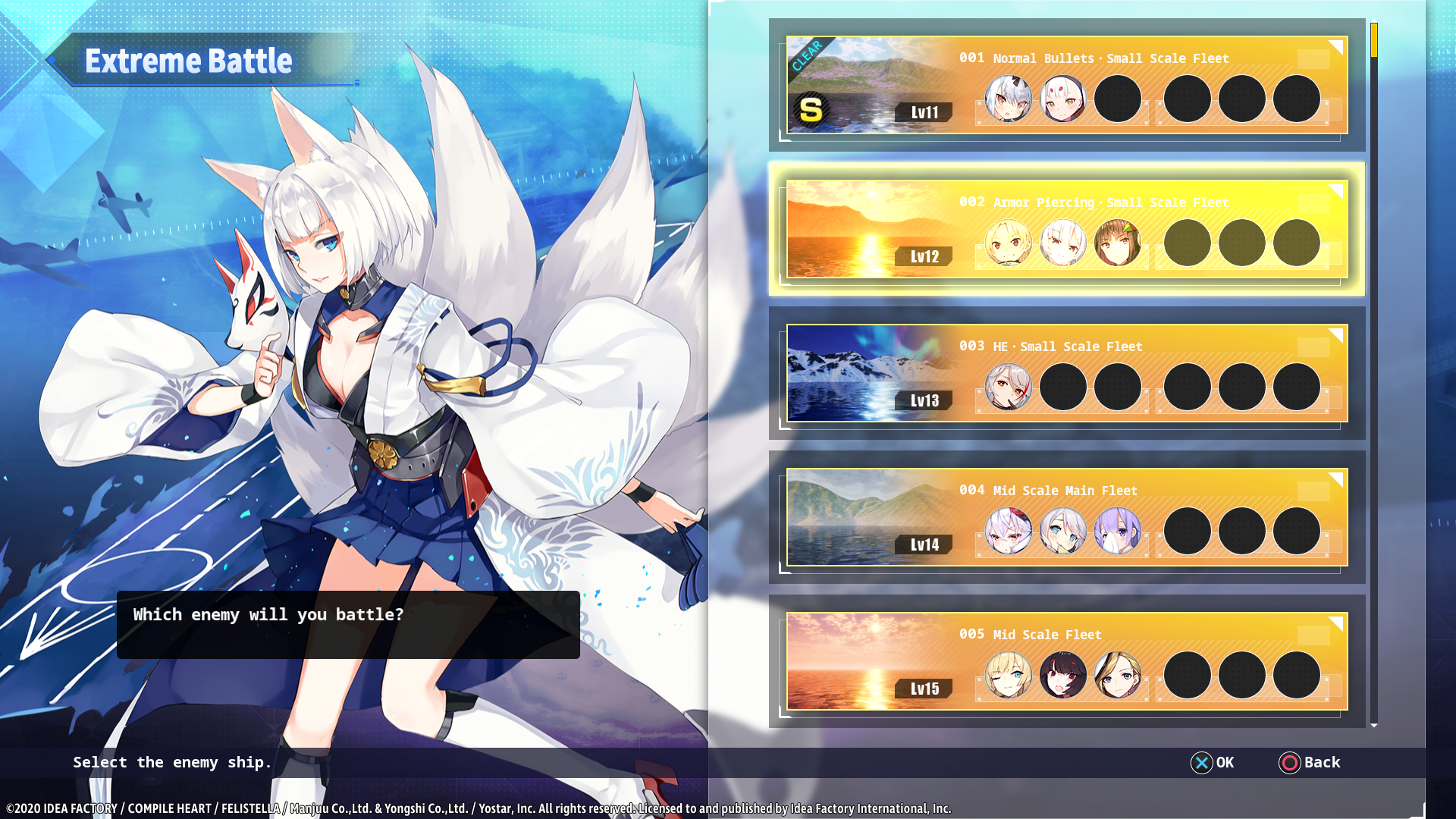The height and width of the screenshot is (819, 1456).
Task: Click the scrollbar down arrow below the list
Action: pos(1373,726)
